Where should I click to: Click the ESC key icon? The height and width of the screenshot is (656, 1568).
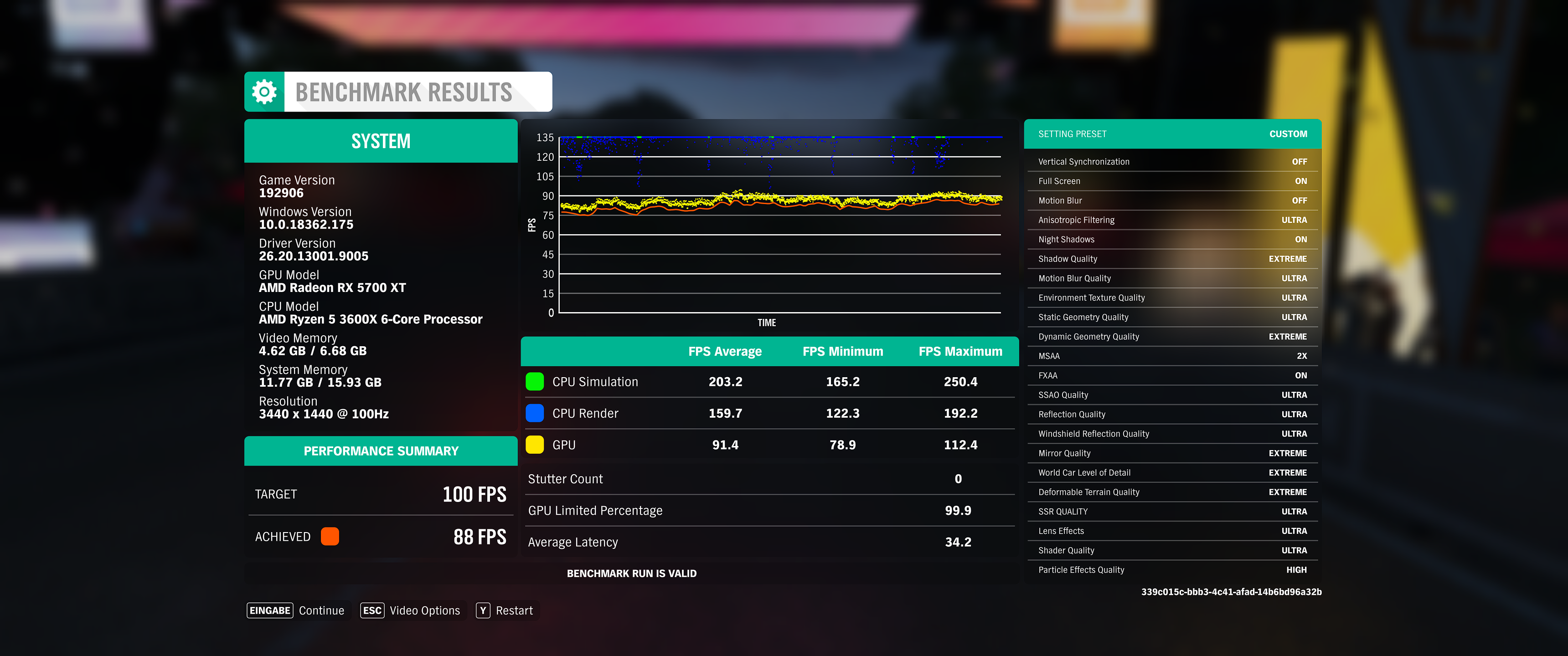[372, 610]
